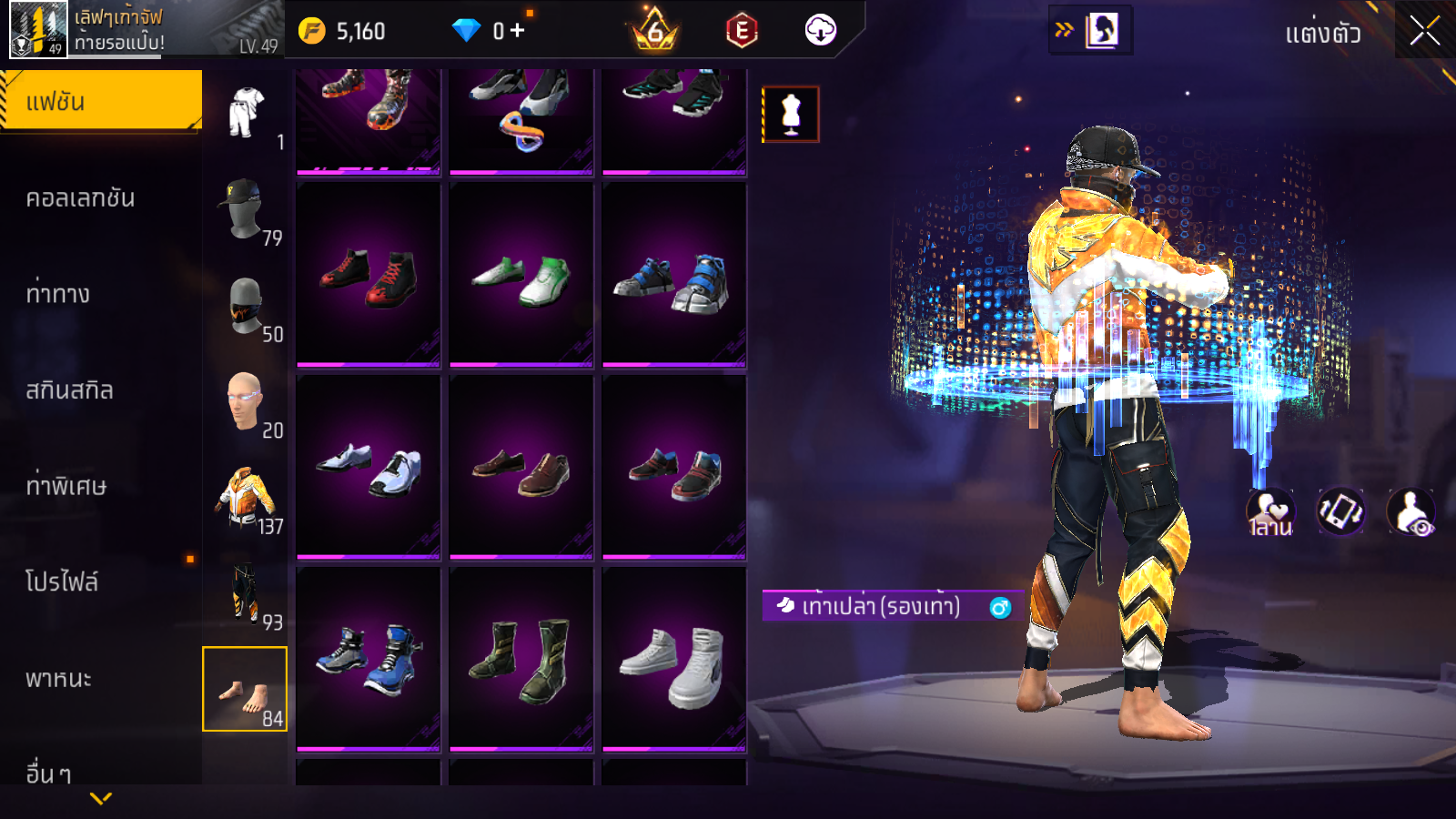This screenshot has width=1456, height=819.
Task: Expand the category list with down arrow
Action: coord(101,798)
